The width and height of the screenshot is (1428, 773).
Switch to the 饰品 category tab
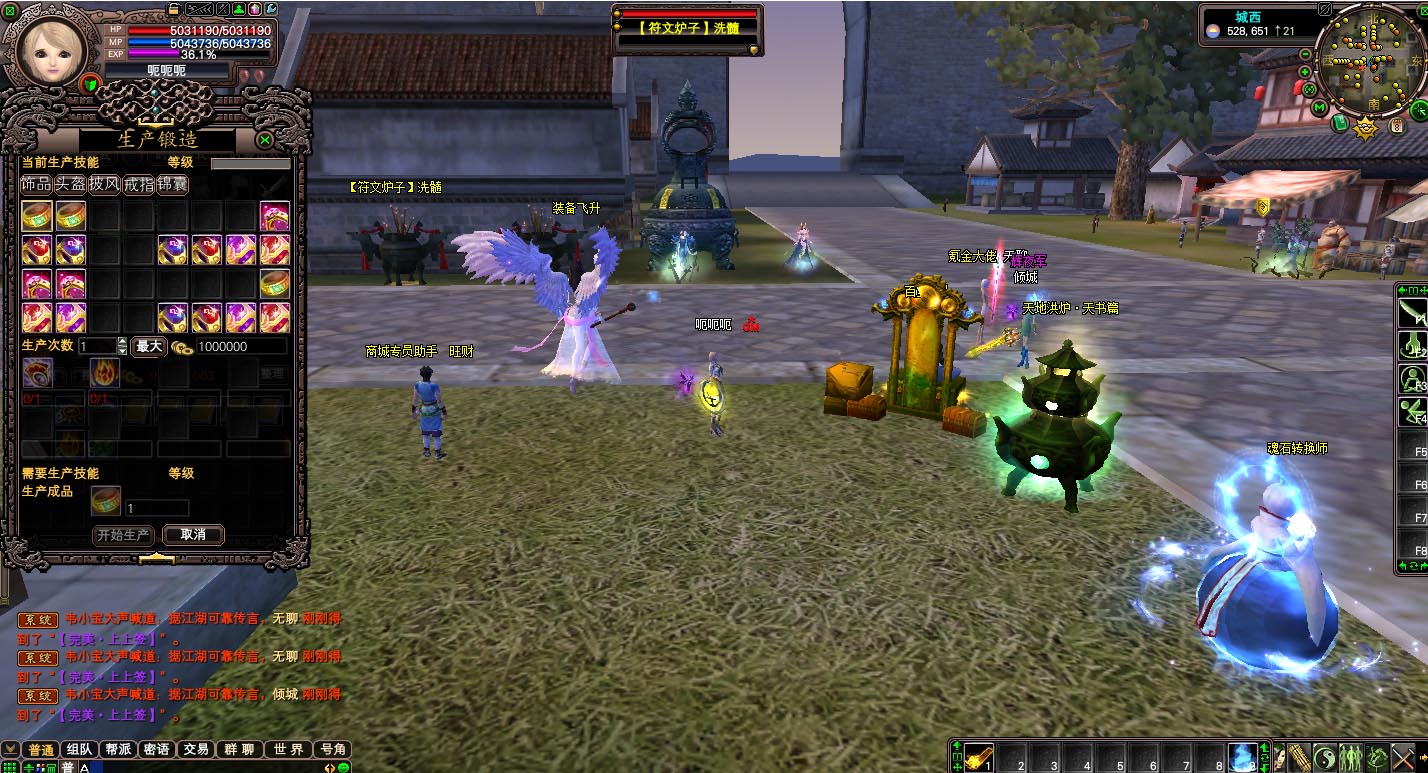tap(36, 184)
